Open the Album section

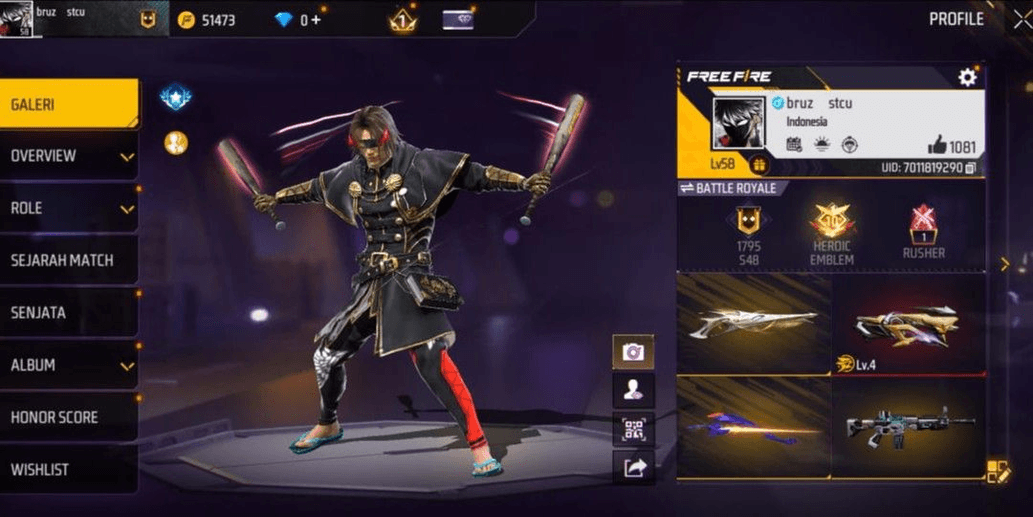click(x=68, y=365)
